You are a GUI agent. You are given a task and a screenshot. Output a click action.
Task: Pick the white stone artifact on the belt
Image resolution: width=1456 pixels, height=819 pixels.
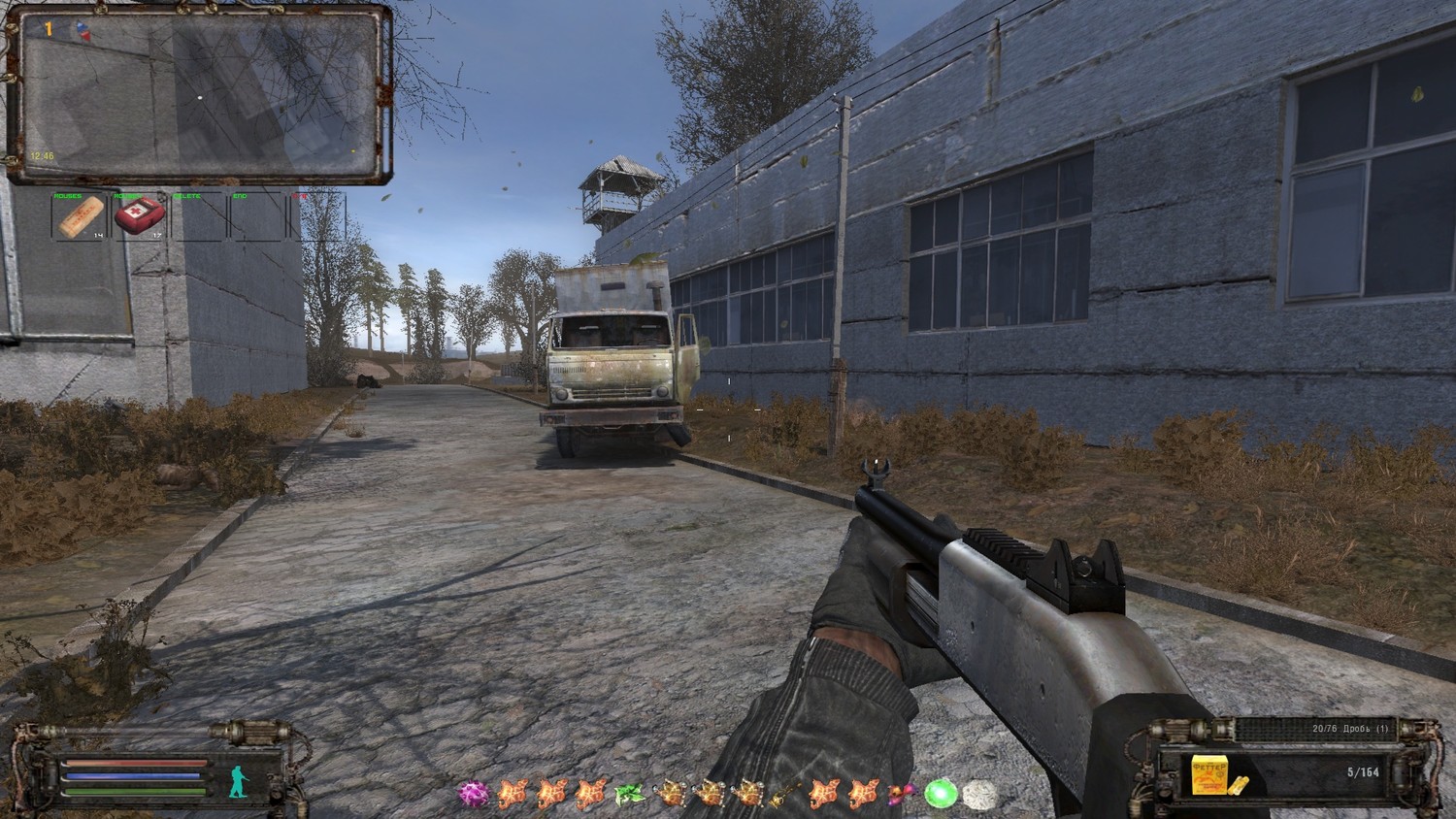[x=978, y=794]
